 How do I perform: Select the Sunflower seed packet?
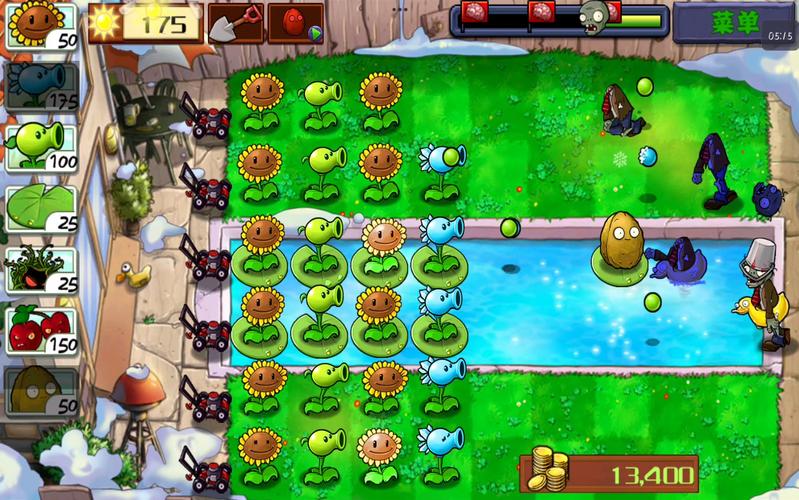(42, 26)
